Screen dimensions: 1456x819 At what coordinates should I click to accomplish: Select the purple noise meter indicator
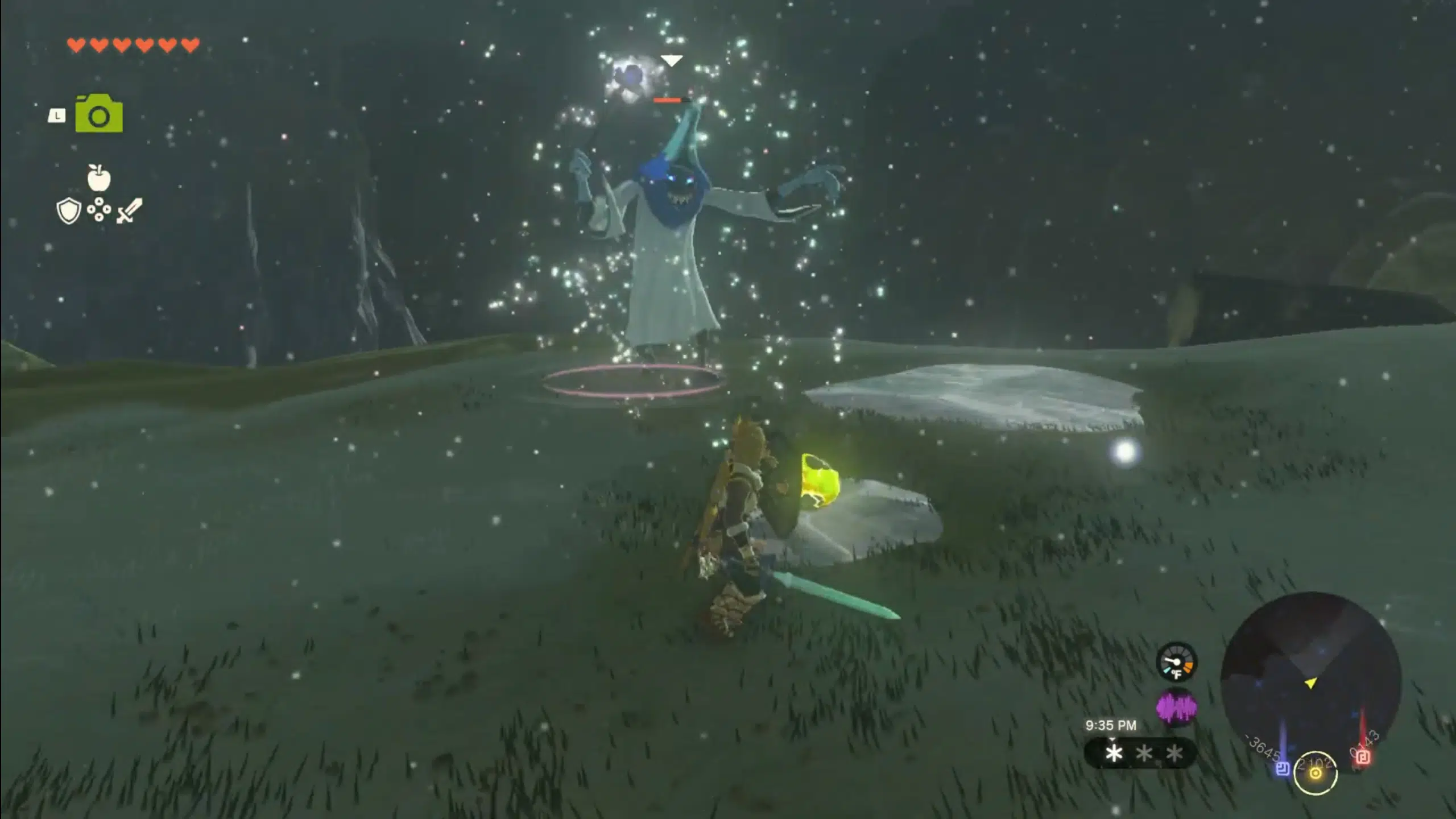pyautogui.click(x=1177, y=708)
